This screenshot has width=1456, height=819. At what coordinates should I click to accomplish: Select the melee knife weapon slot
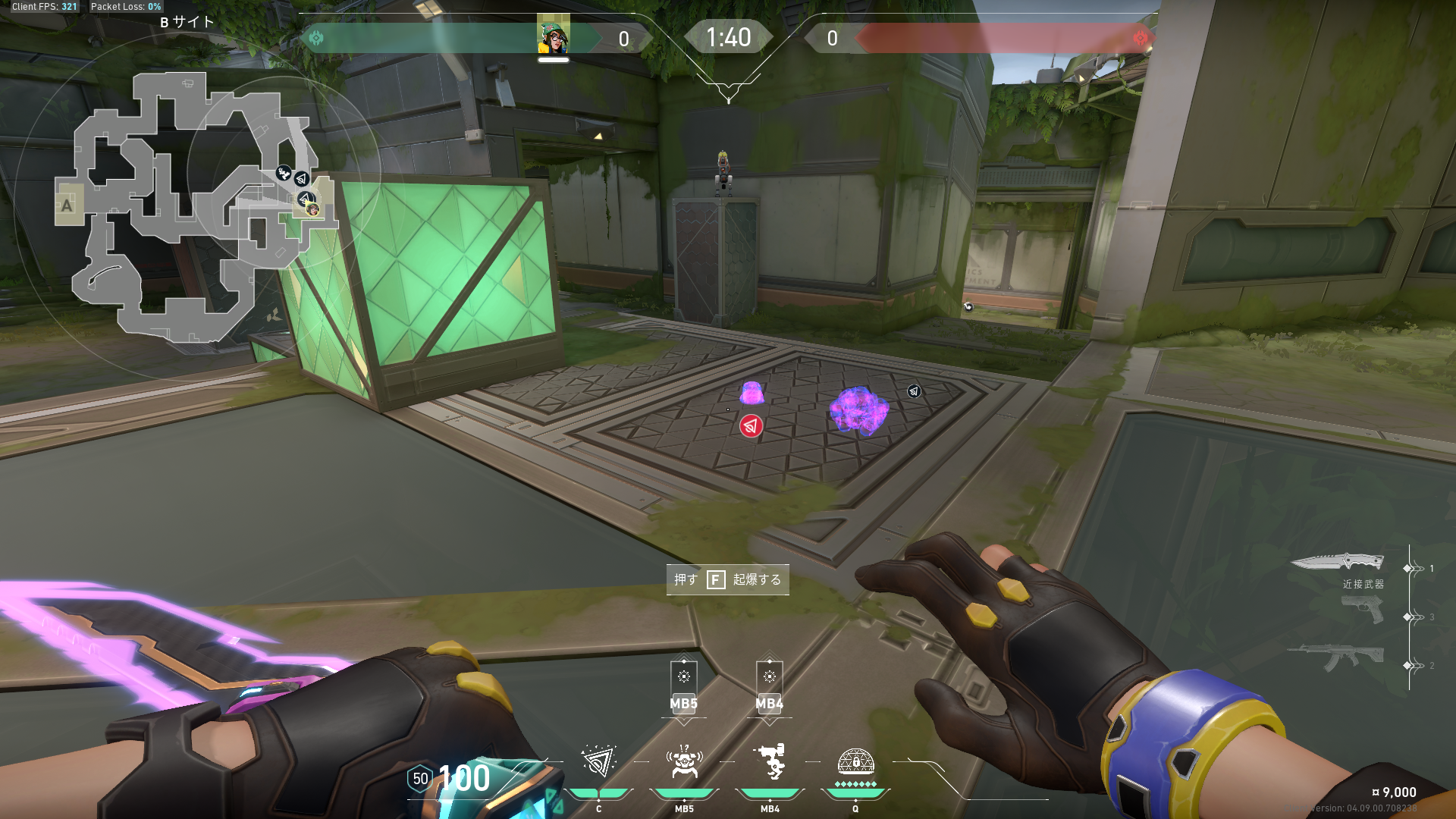click(x=1338, y=562)
